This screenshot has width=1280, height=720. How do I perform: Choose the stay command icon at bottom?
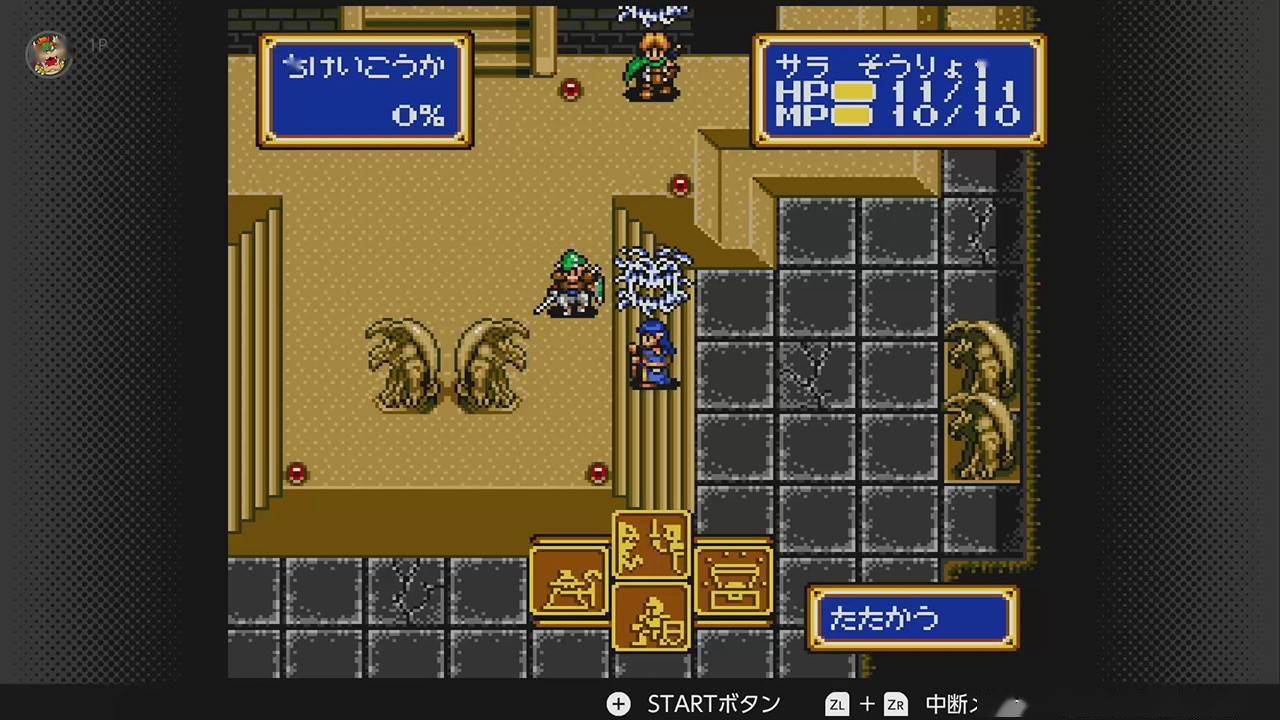tap(652, 620)
